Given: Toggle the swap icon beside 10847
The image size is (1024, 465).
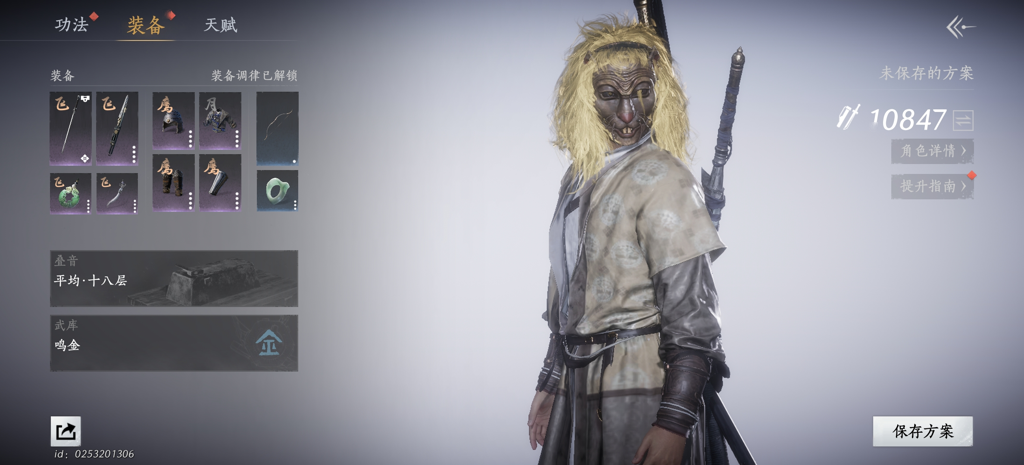Looking at the screenshot, I should coord(963,120).
